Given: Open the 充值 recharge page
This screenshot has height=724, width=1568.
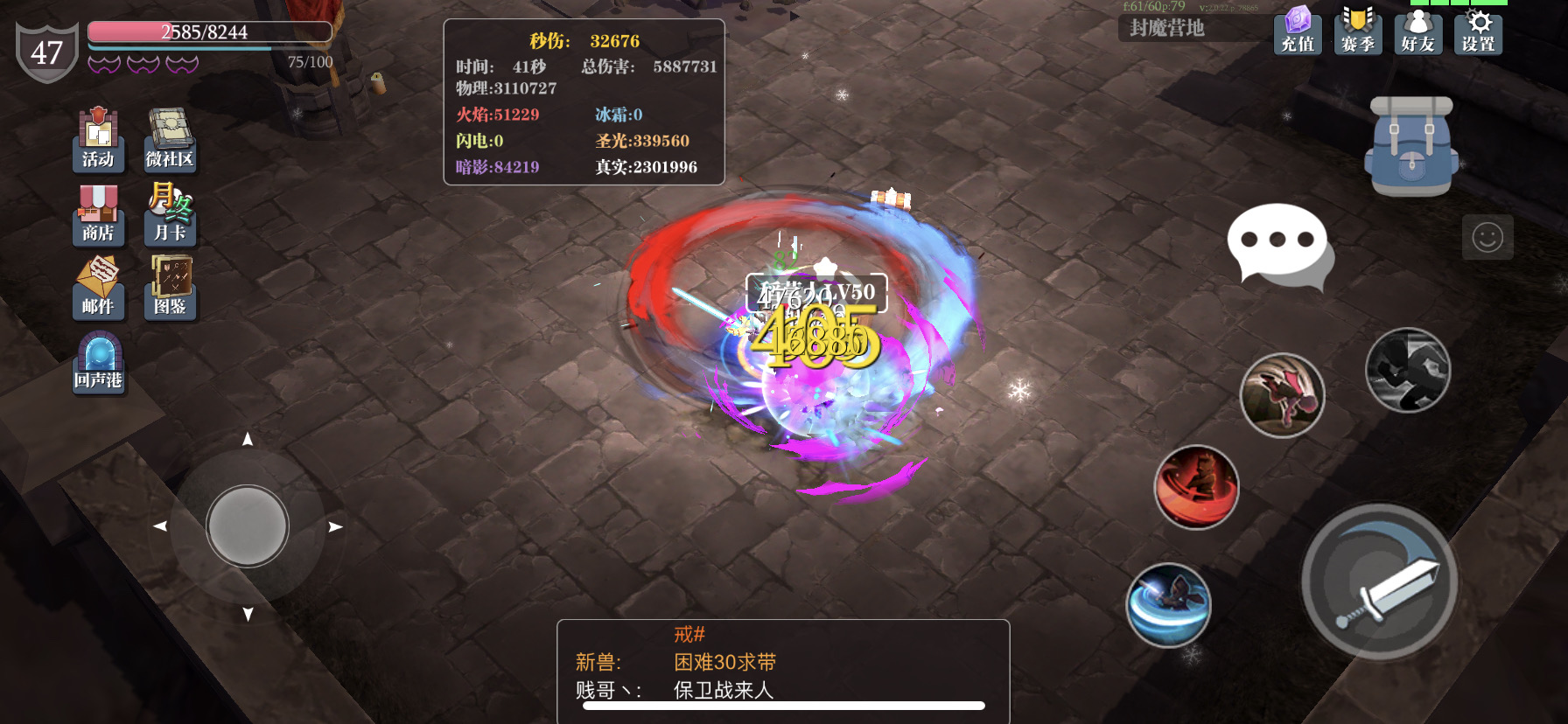Looking at the screenshot, I should coord(1298,35).
